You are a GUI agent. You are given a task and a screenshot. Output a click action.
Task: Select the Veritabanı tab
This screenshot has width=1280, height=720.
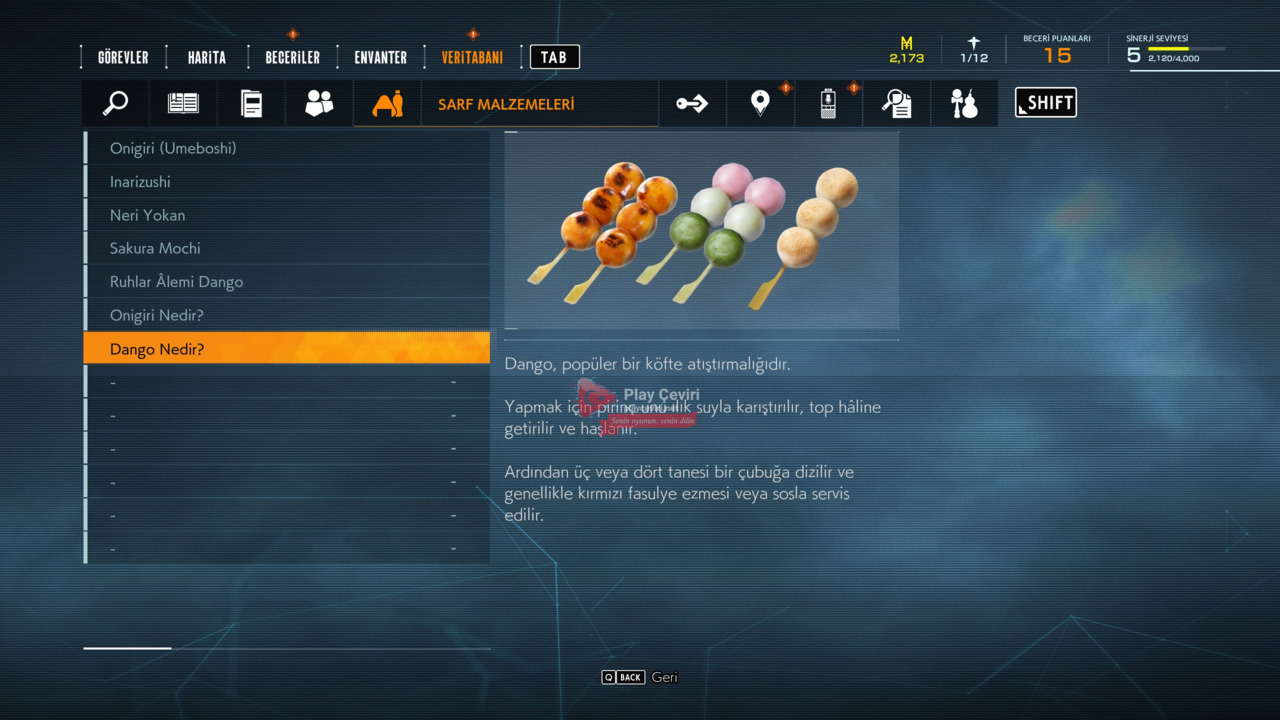click(472, 58)
